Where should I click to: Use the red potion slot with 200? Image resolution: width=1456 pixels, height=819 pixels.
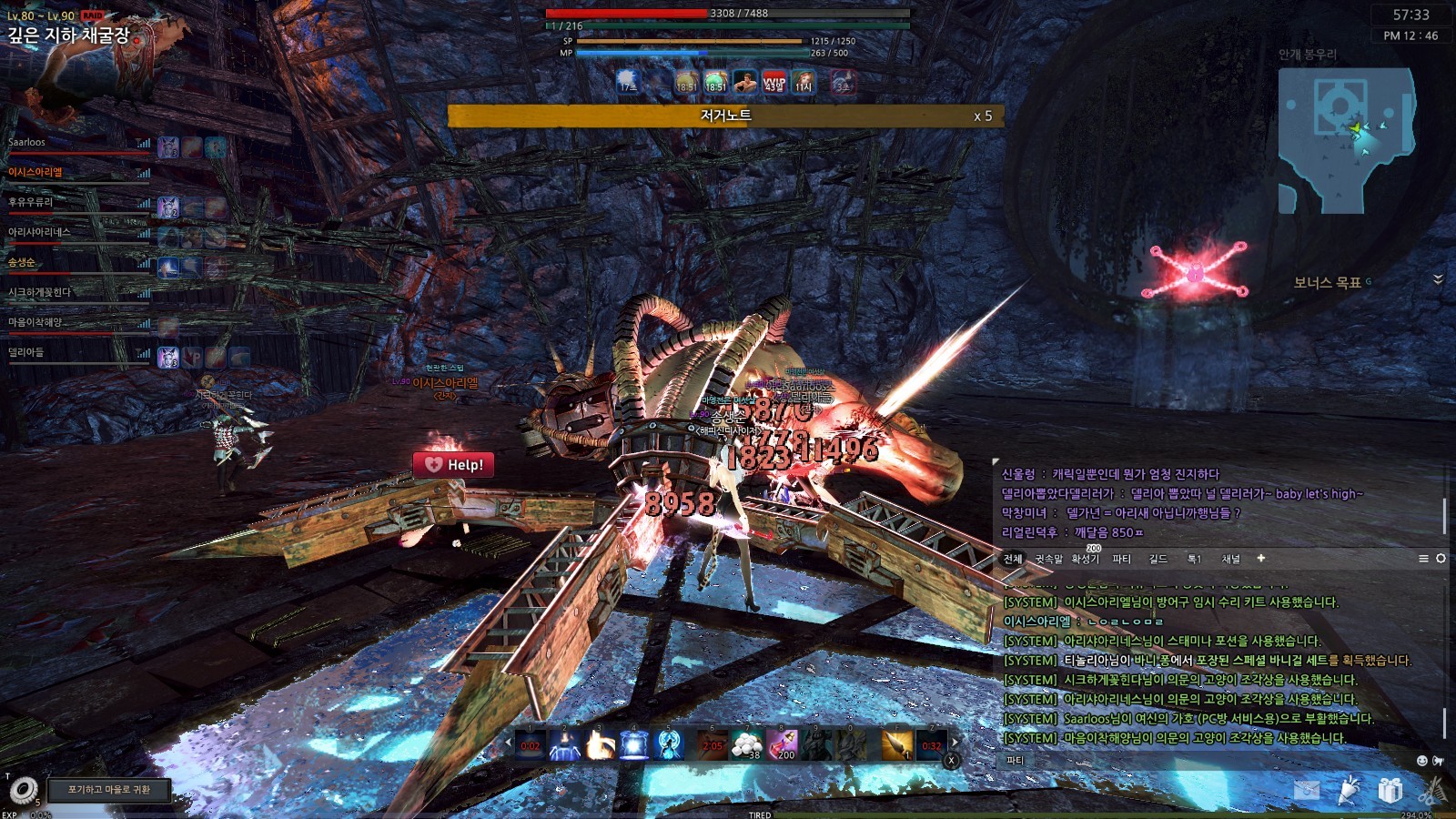782,744
